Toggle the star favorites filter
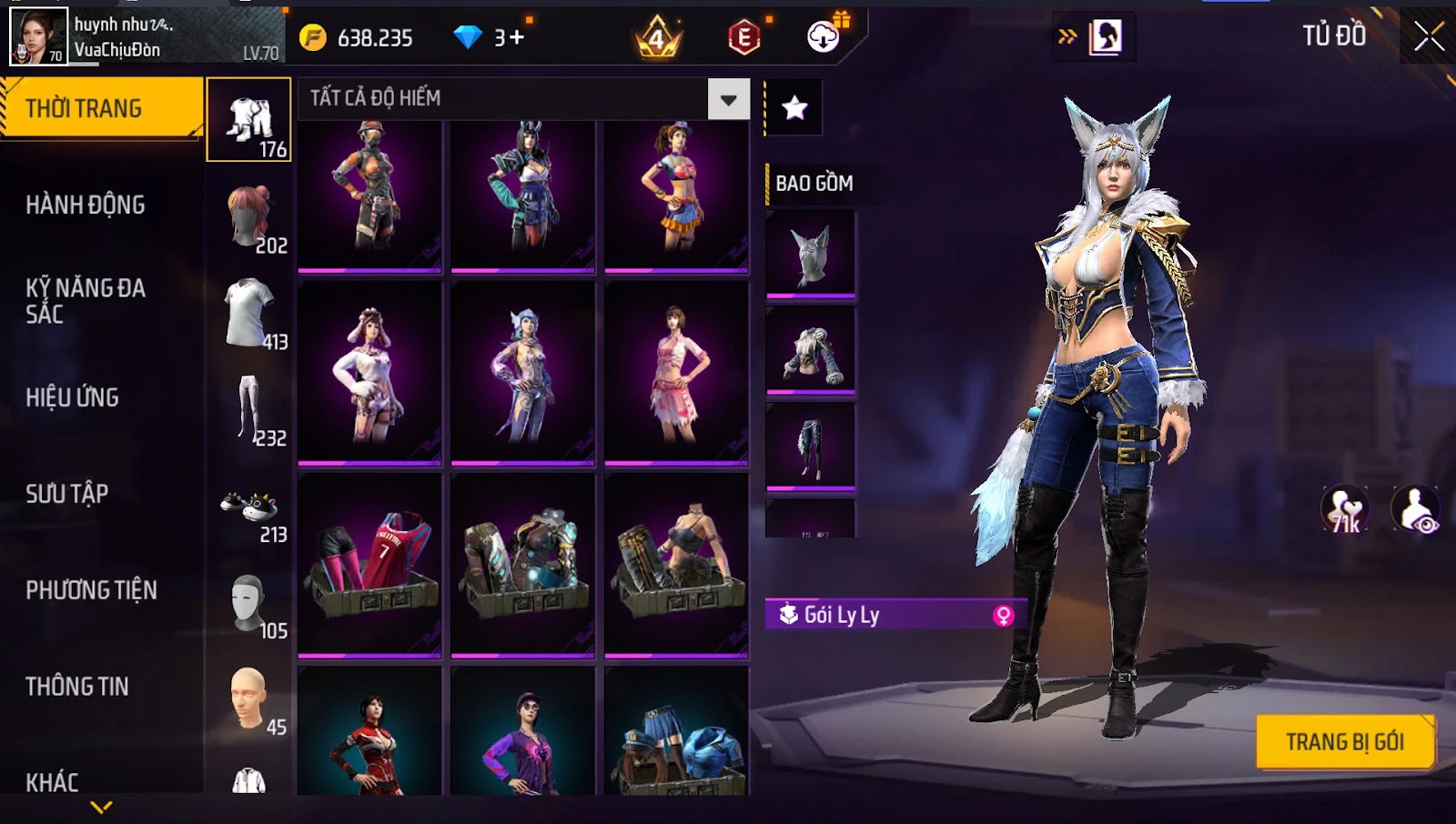The height and width of the screenshot is (824, 1456). click(x=794, y=108)
